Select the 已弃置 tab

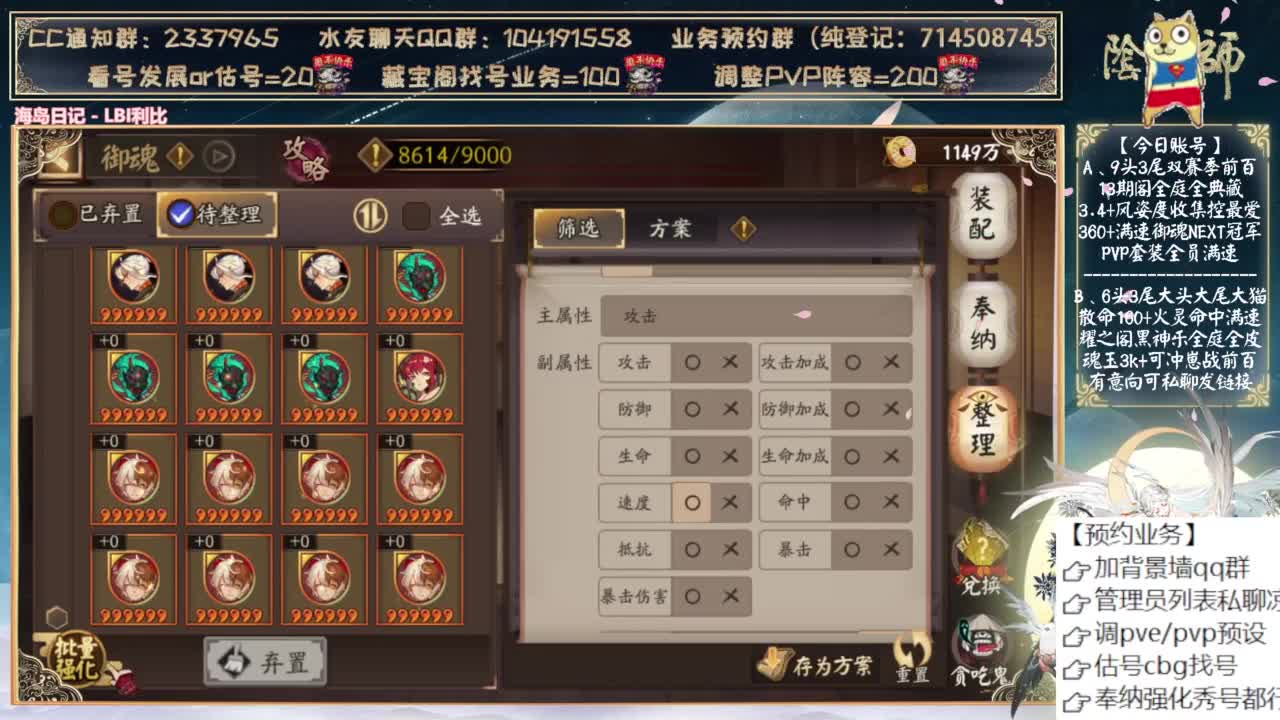pyautogui.click(x=108, y=213)
